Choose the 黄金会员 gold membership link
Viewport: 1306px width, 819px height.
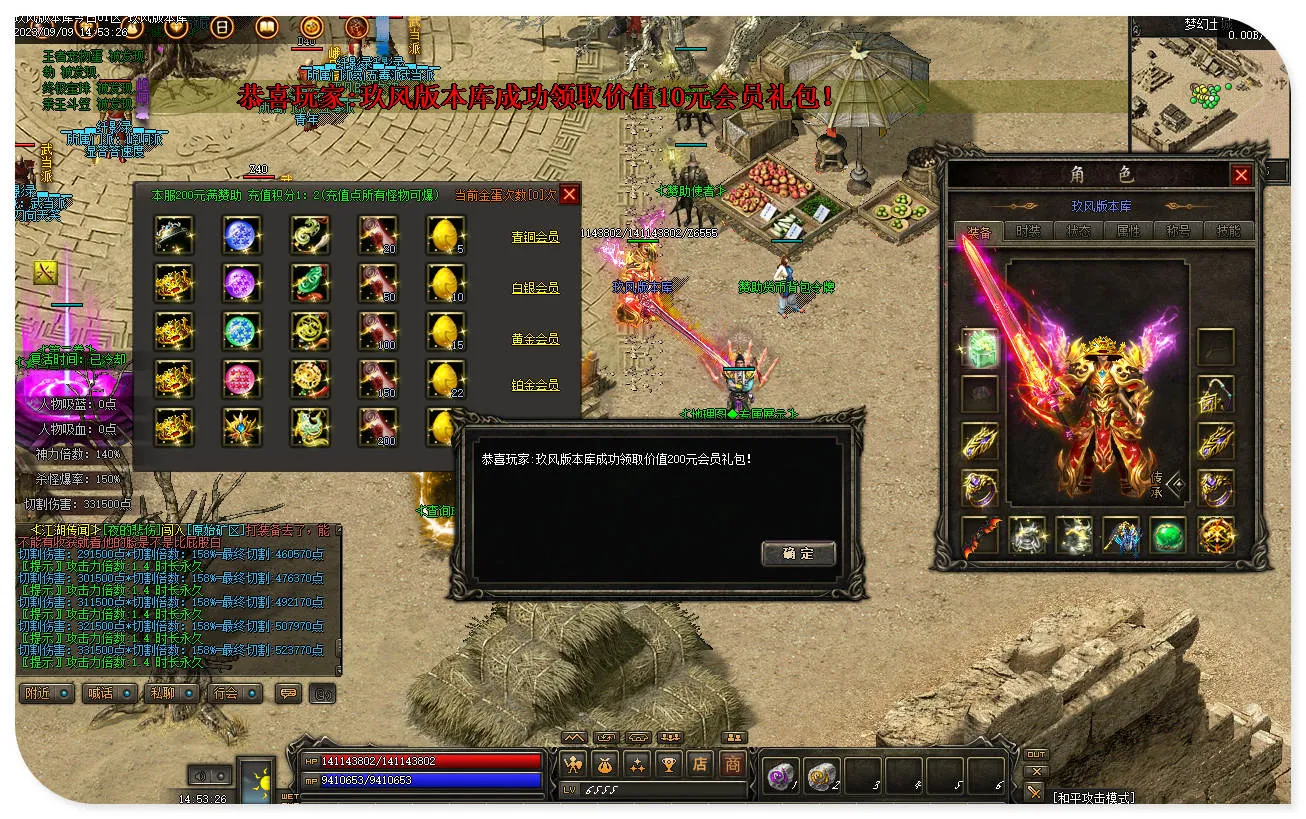pyautogui.click(x=535, y=339)
